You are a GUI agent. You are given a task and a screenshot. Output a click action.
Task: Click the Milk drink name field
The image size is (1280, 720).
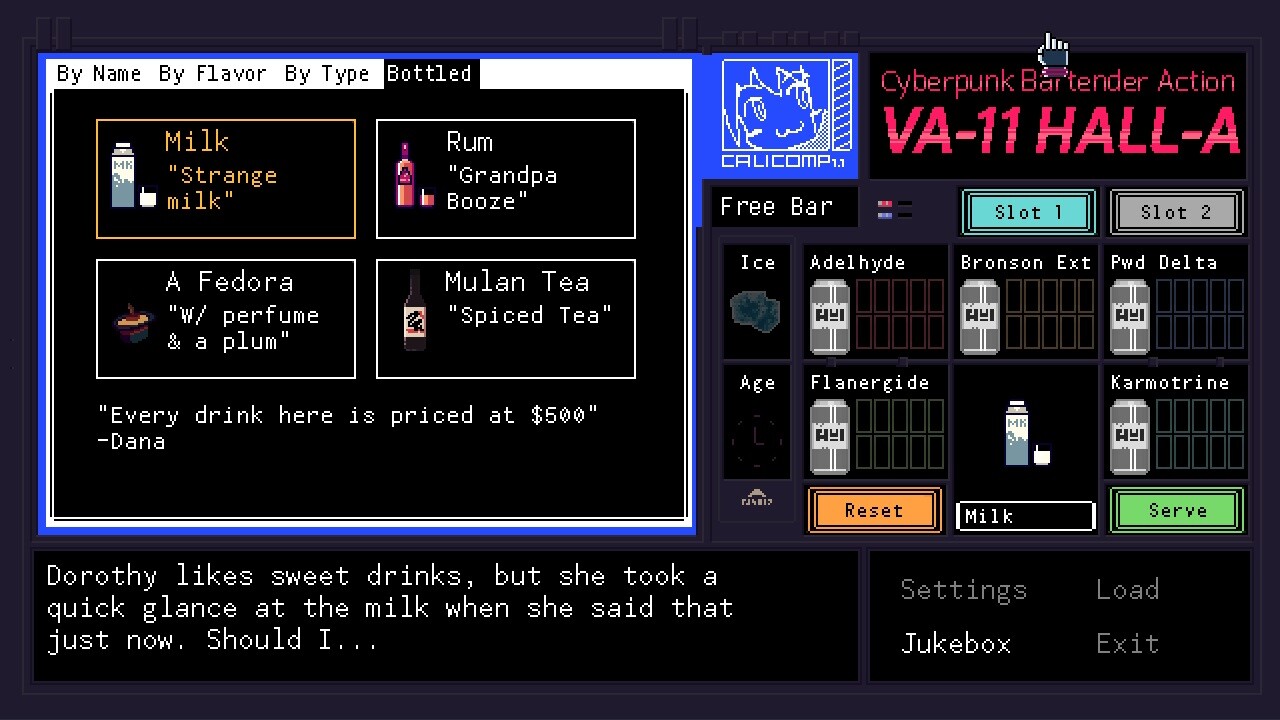[x=1025, y=515]
